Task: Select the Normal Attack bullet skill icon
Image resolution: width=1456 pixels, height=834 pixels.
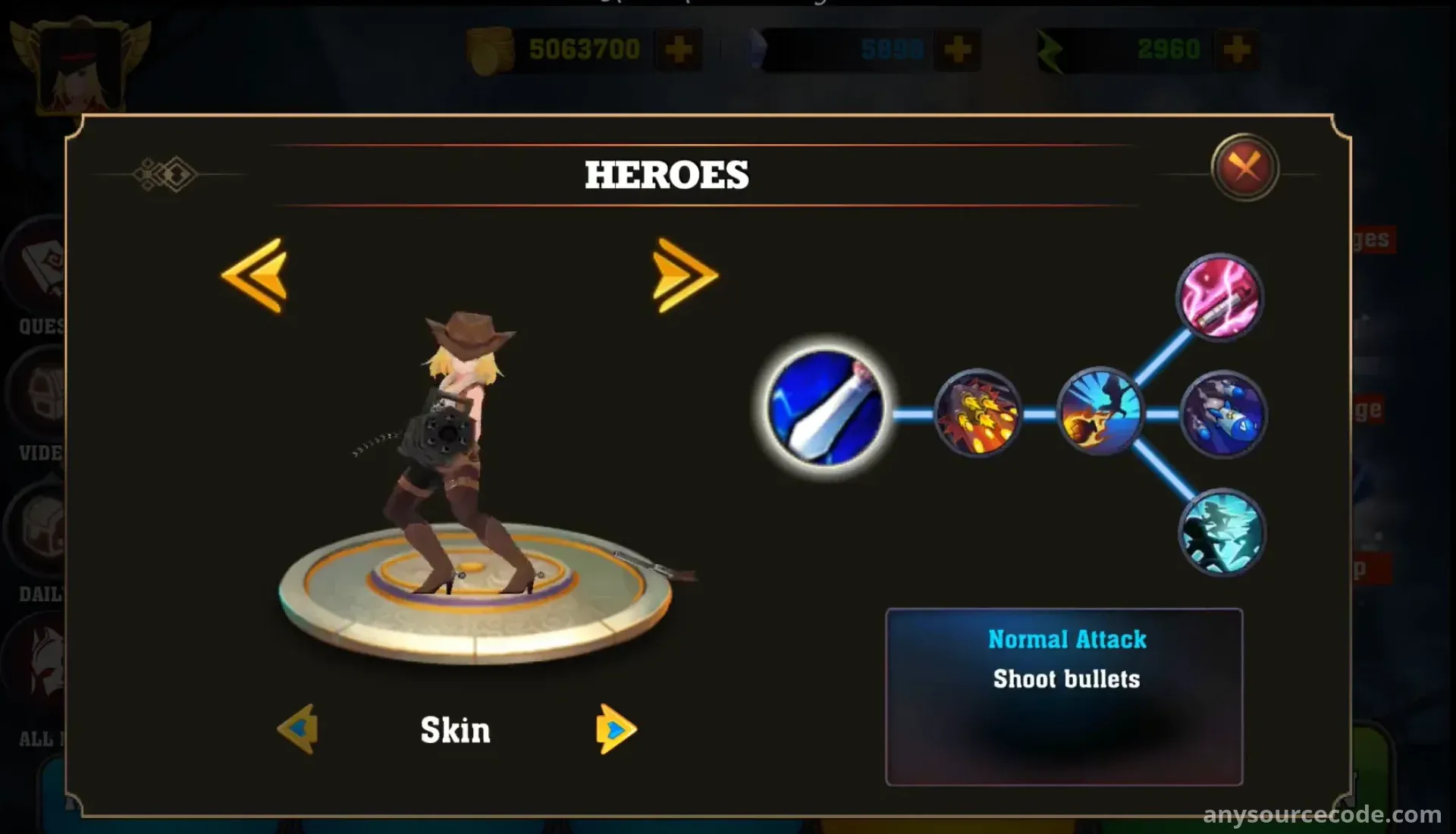Action: click(x=825, y=407)
